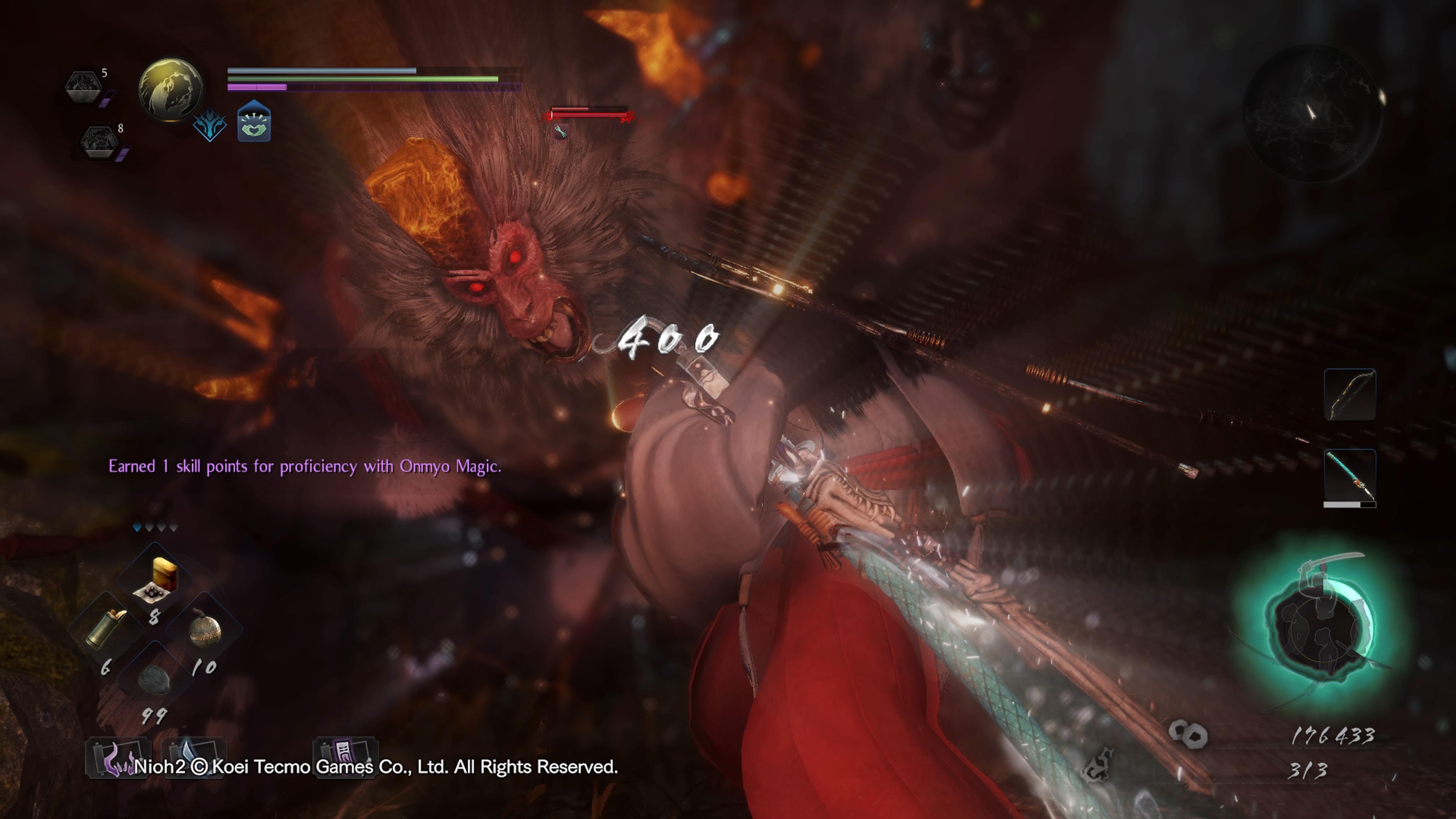
Task: Activate the soul core ability costing 8
Action: click(99, 142)
